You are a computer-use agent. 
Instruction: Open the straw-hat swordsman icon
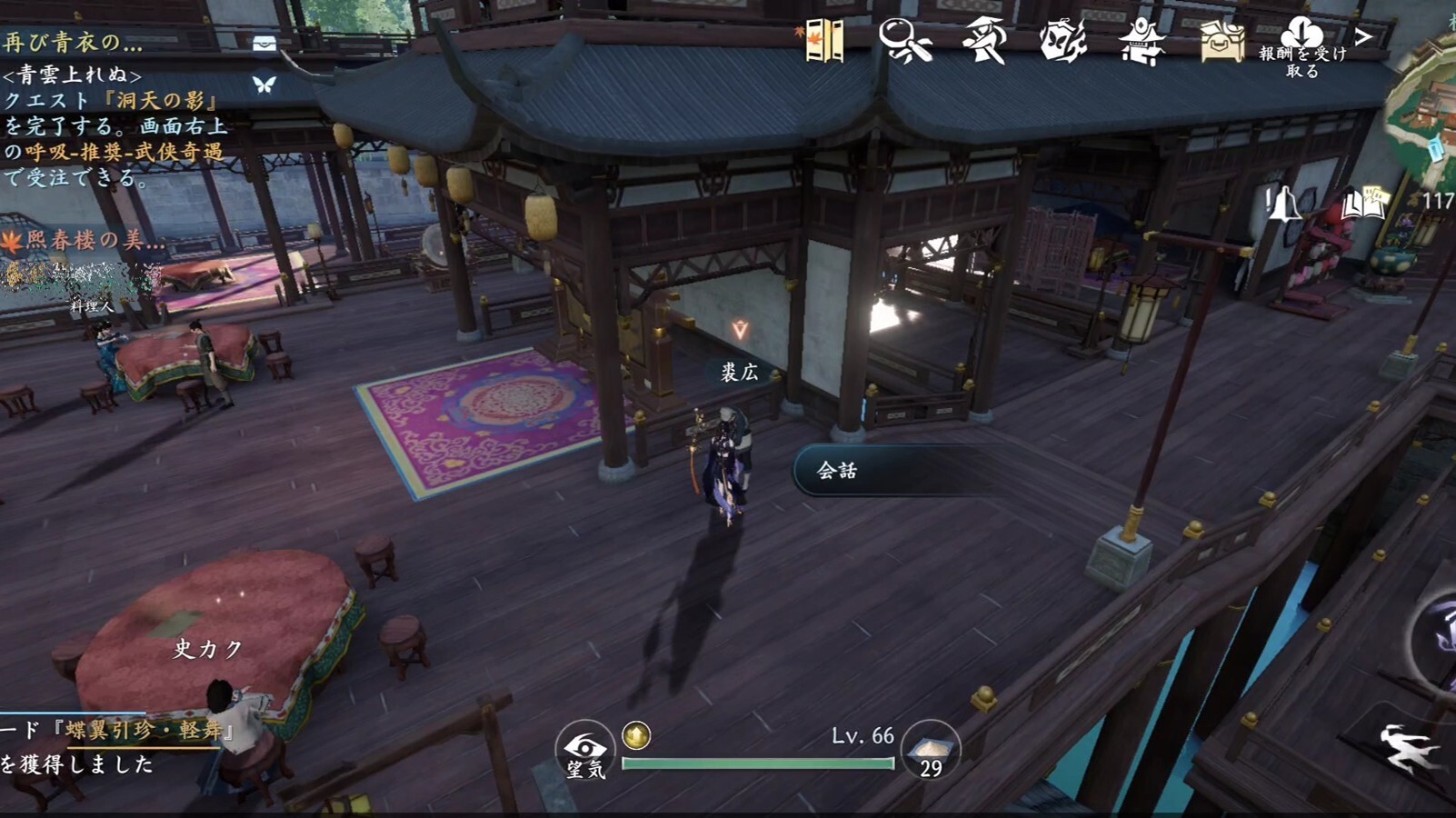tap(983, 42)
